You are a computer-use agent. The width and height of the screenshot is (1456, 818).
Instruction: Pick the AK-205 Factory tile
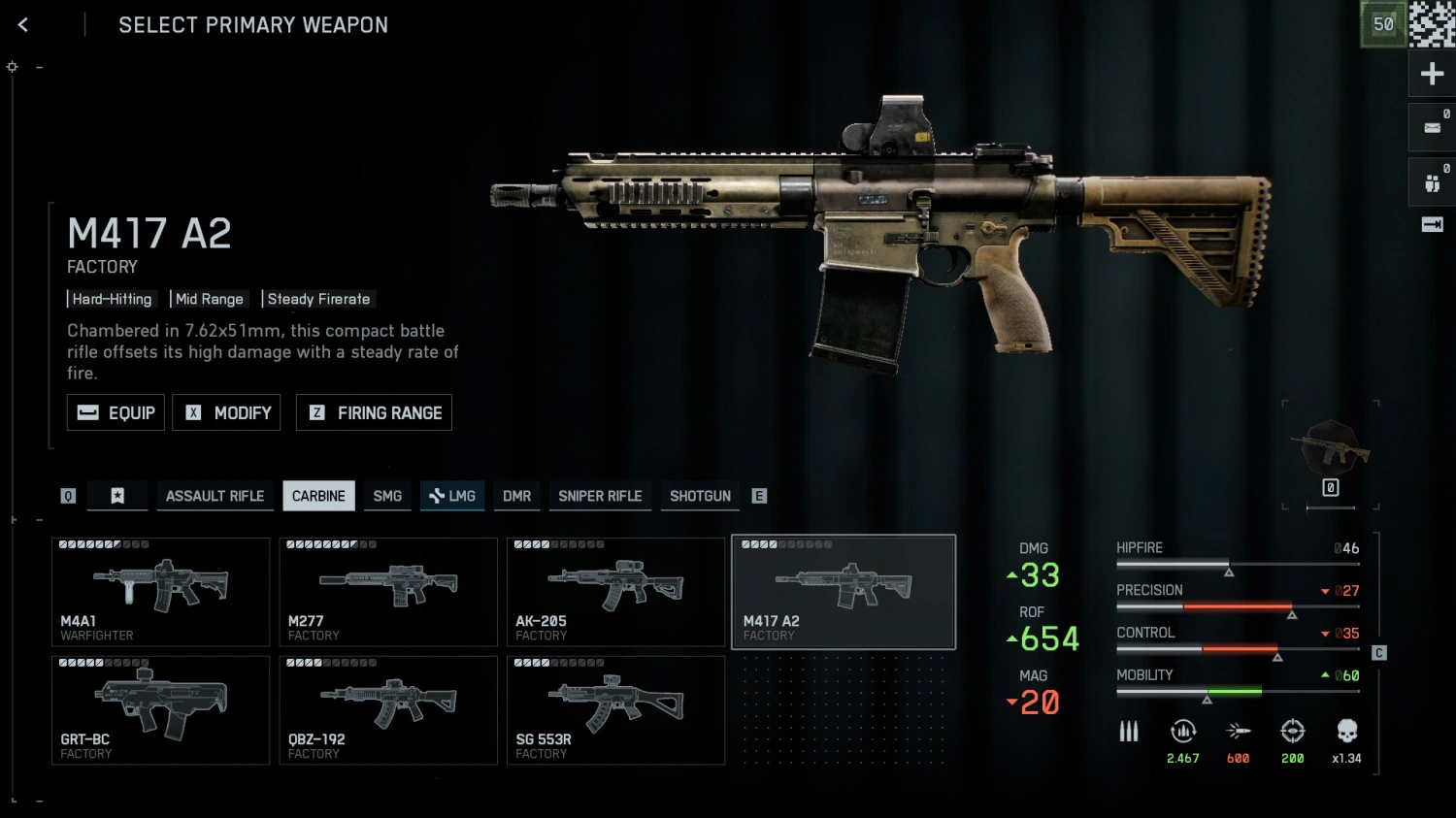(x=615, y=592)
